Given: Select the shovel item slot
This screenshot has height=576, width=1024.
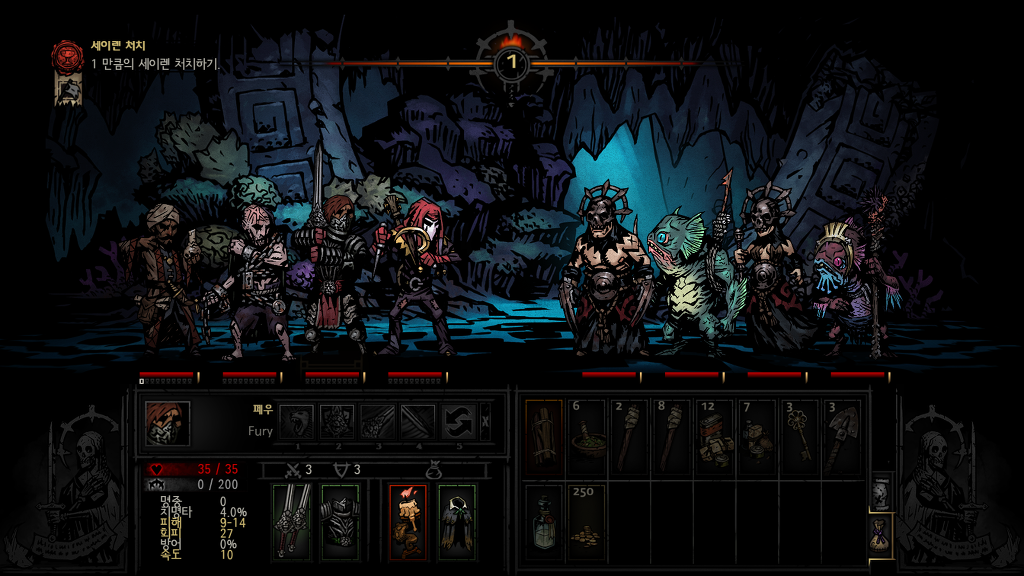Looking at the screenshot, I should (843, 437).
